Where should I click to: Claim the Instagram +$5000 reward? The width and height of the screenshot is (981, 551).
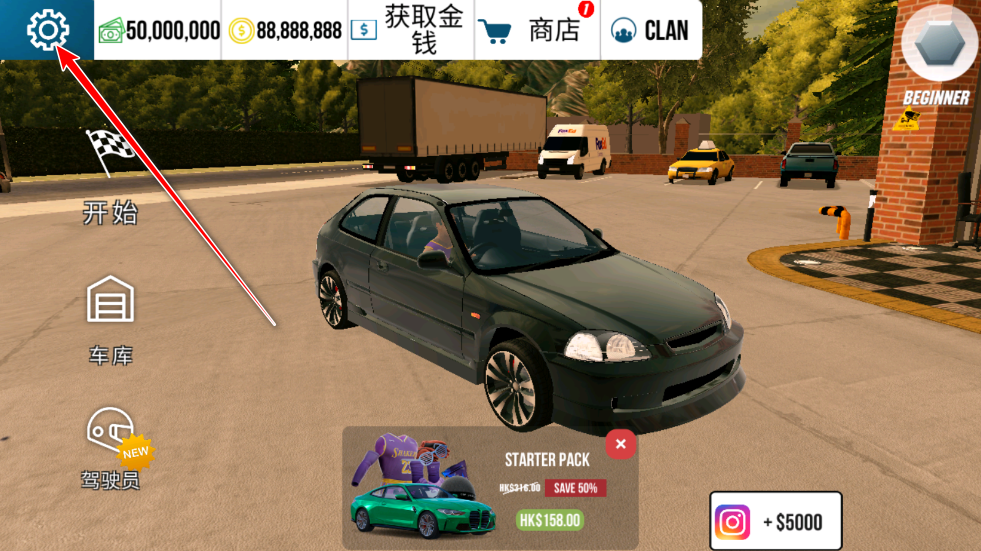[x=776, y=521]
